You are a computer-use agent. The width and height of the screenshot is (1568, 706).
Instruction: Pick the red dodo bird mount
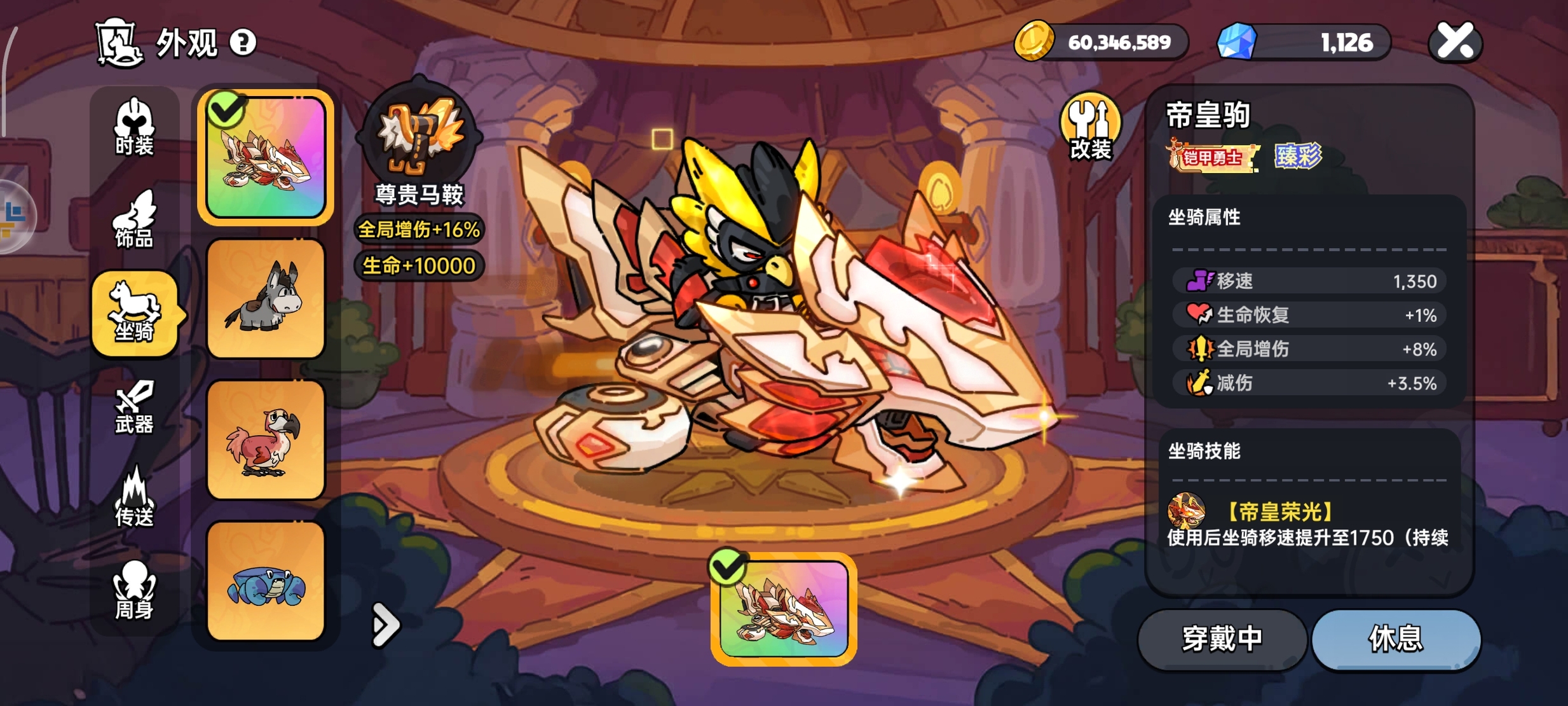(x=266, y=440)
